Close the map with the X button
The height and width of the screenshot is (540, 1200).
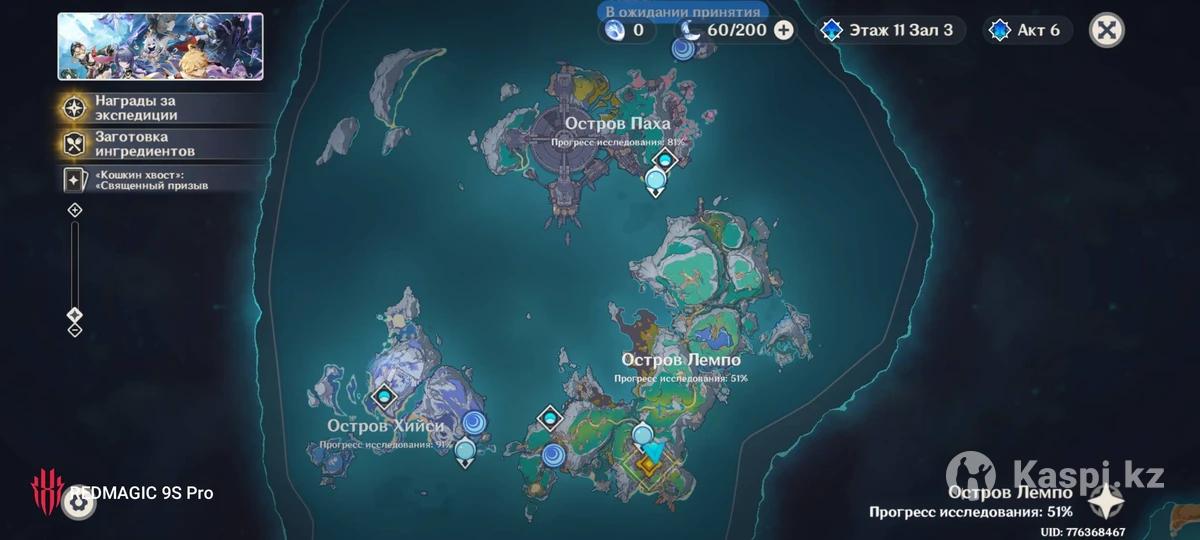click(x=1105, y=30)
